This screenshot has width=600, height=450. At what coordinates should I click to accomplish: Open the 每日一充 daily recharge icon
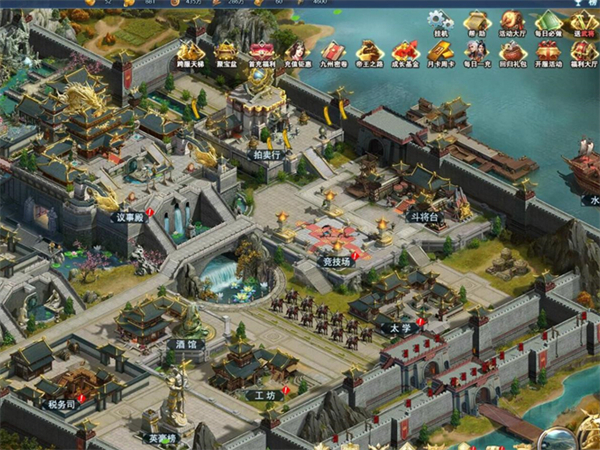pyautogui.click(x=476, y=52)
